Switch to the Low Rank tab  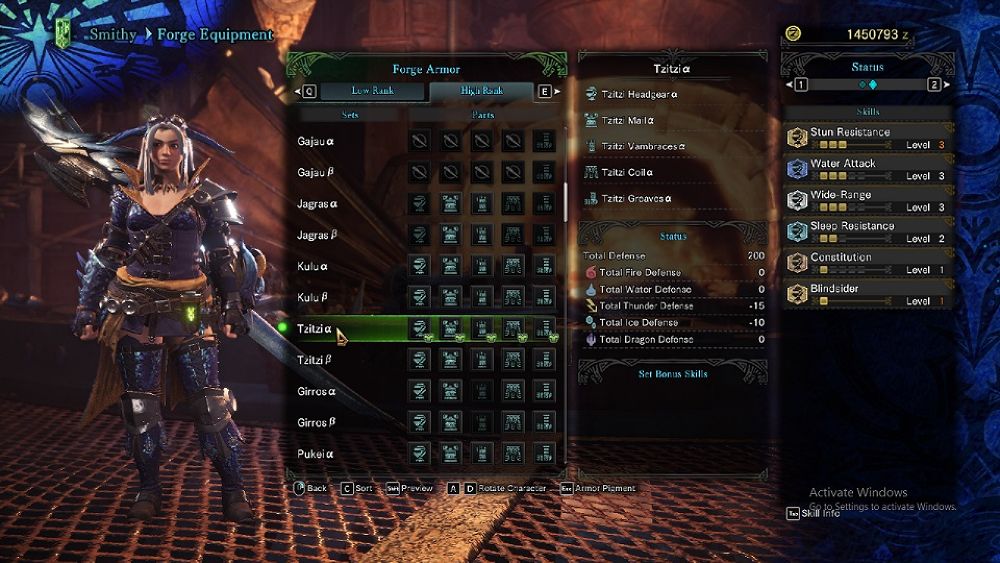tap(372, 91)
